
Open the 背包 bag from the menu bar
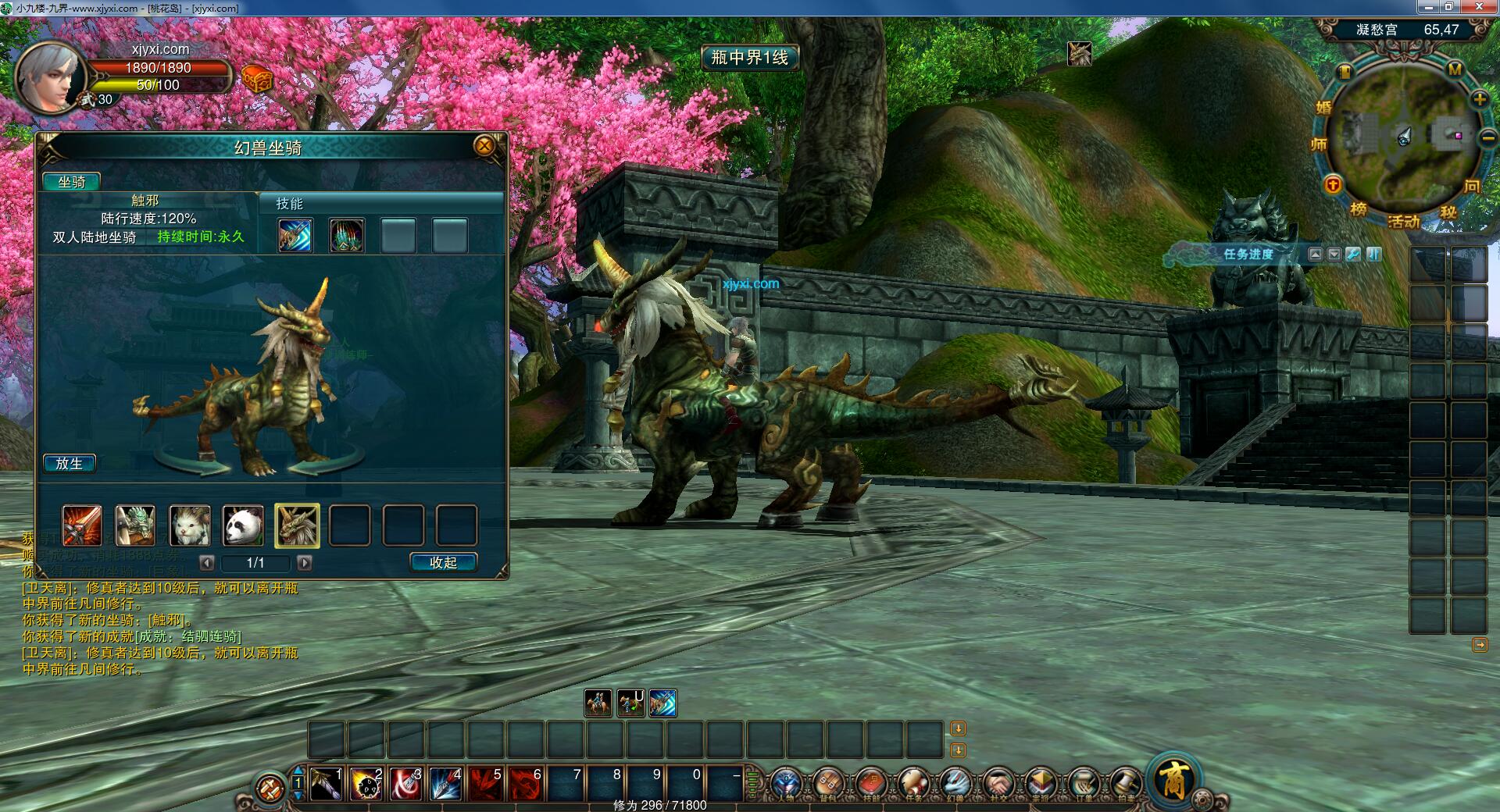(829, 783)
